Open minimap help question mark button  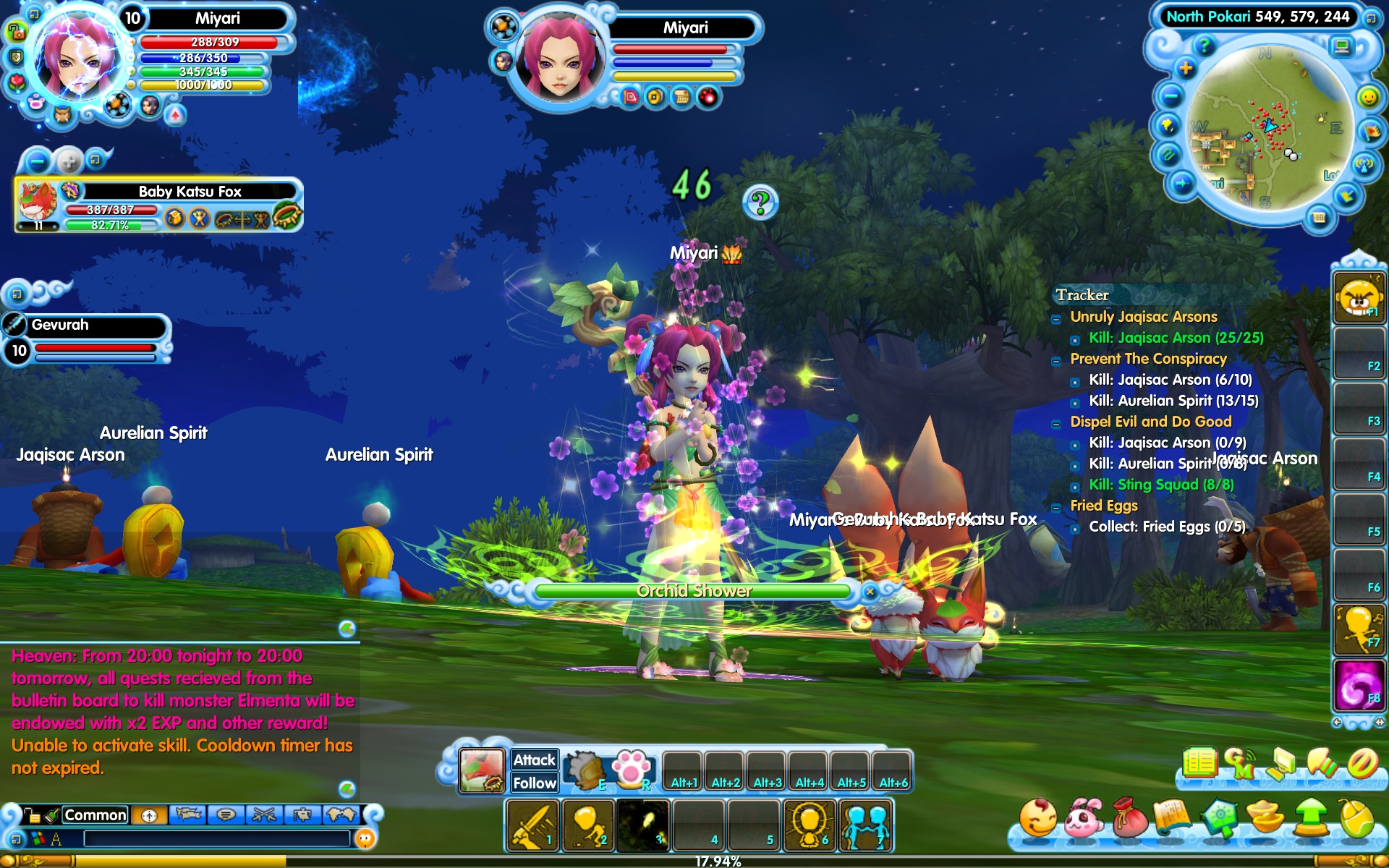click(x=1205, y=46)
